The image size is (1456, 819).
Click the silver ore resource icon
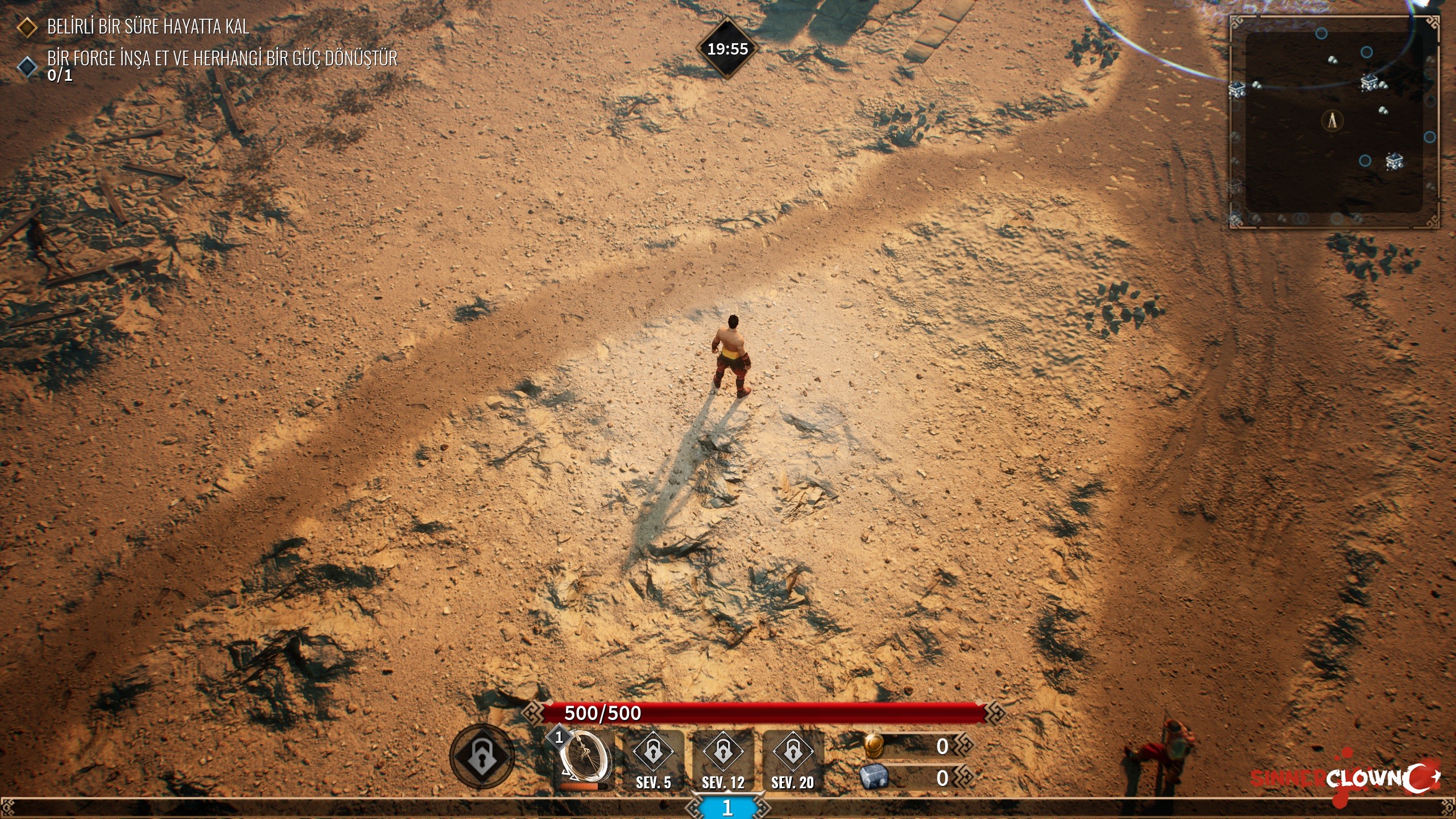(x=874, y=777)
